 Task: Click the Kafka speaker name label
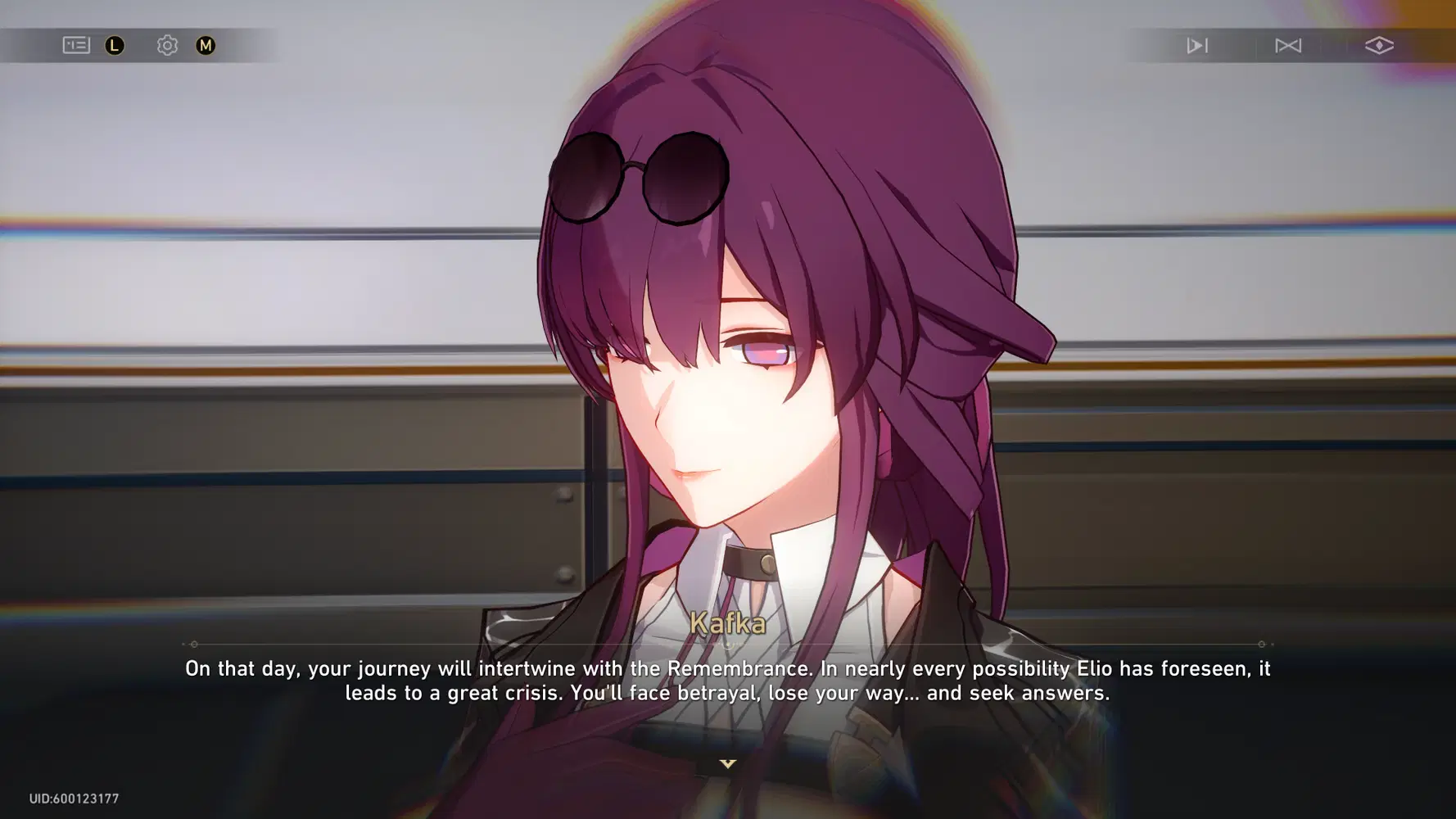point(727,625)
